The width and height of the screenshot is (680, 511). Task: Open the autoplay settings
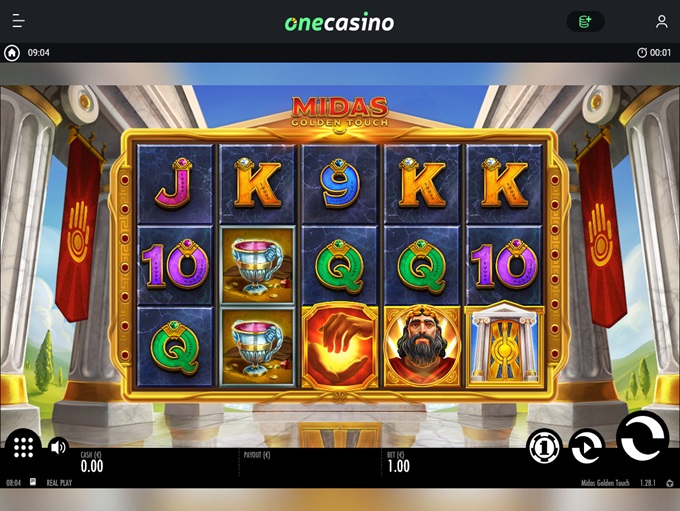[587, 446]
